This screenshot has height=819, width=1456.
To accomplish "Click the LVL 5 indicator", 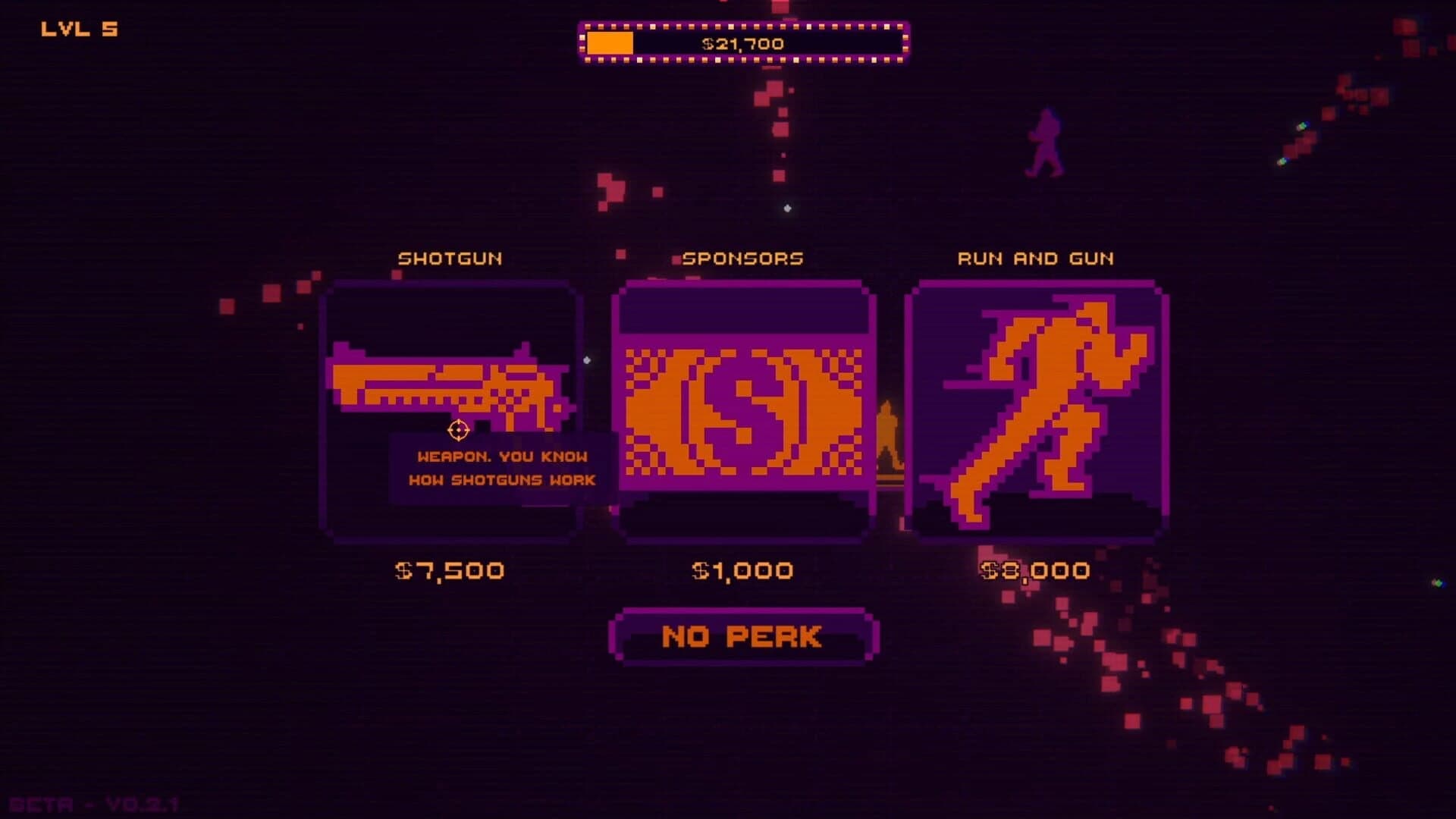I will pos(78,27).
